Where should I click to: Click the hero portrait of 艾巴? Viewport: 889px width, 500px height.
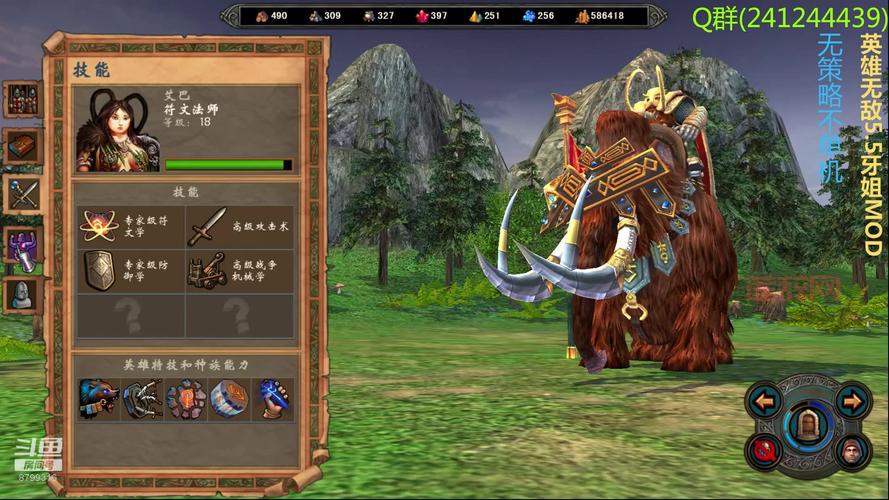click(x=118, y=130)
